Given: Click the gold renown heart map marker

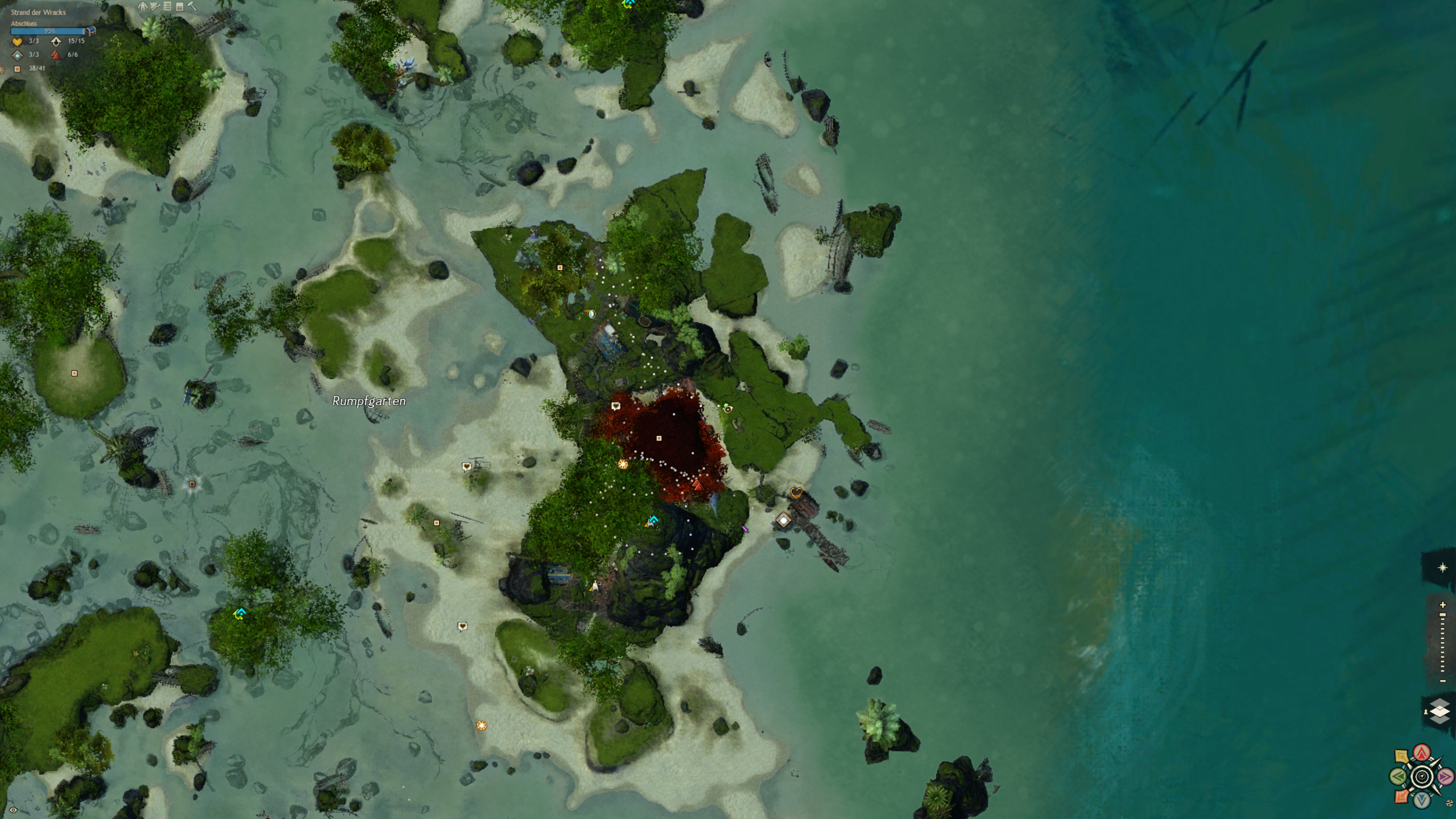Looking at the screenshot, I should click(x=796, y=493).
